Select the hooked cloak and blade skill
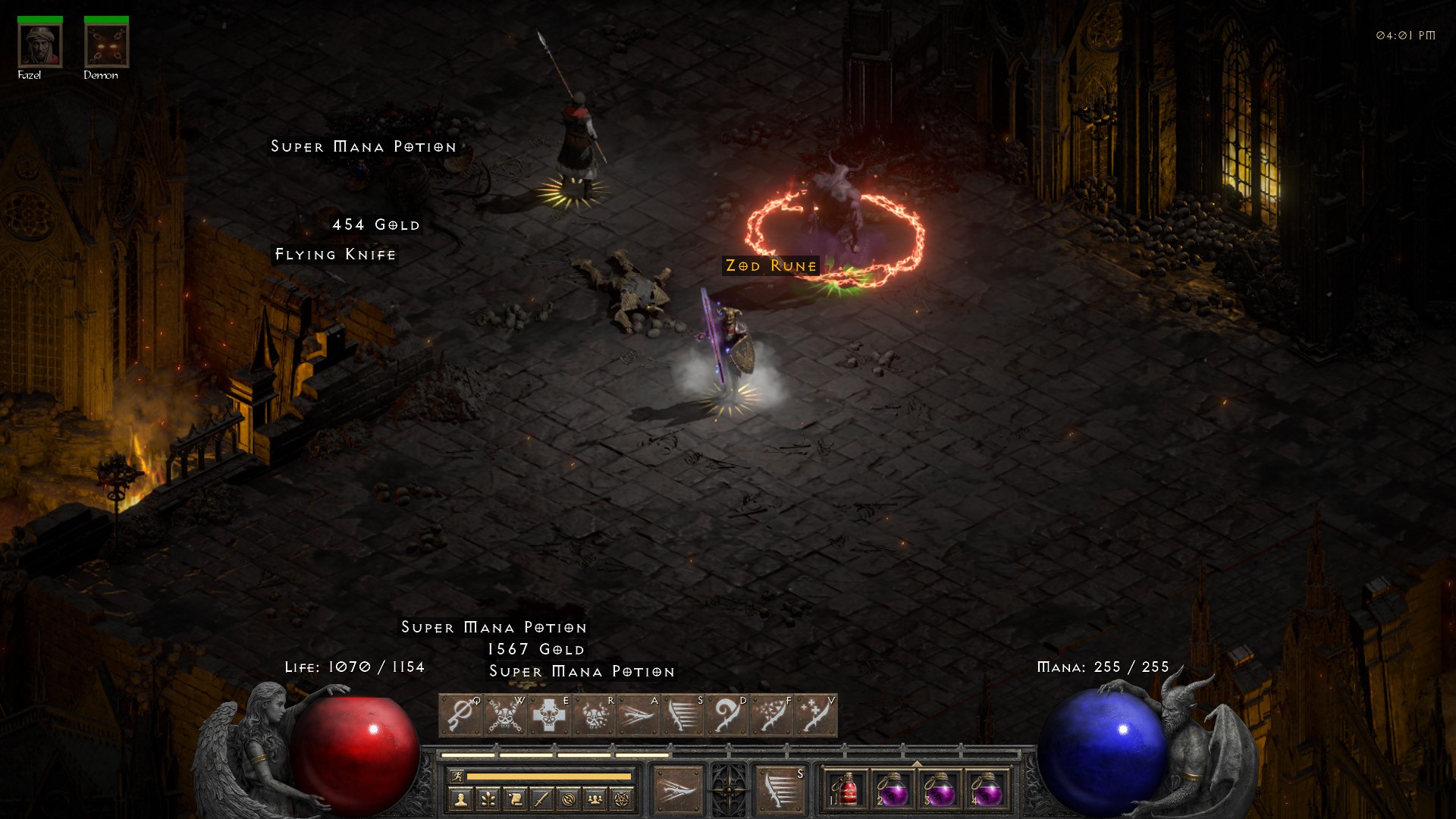The image size is (1456, 819). [726, 715]
